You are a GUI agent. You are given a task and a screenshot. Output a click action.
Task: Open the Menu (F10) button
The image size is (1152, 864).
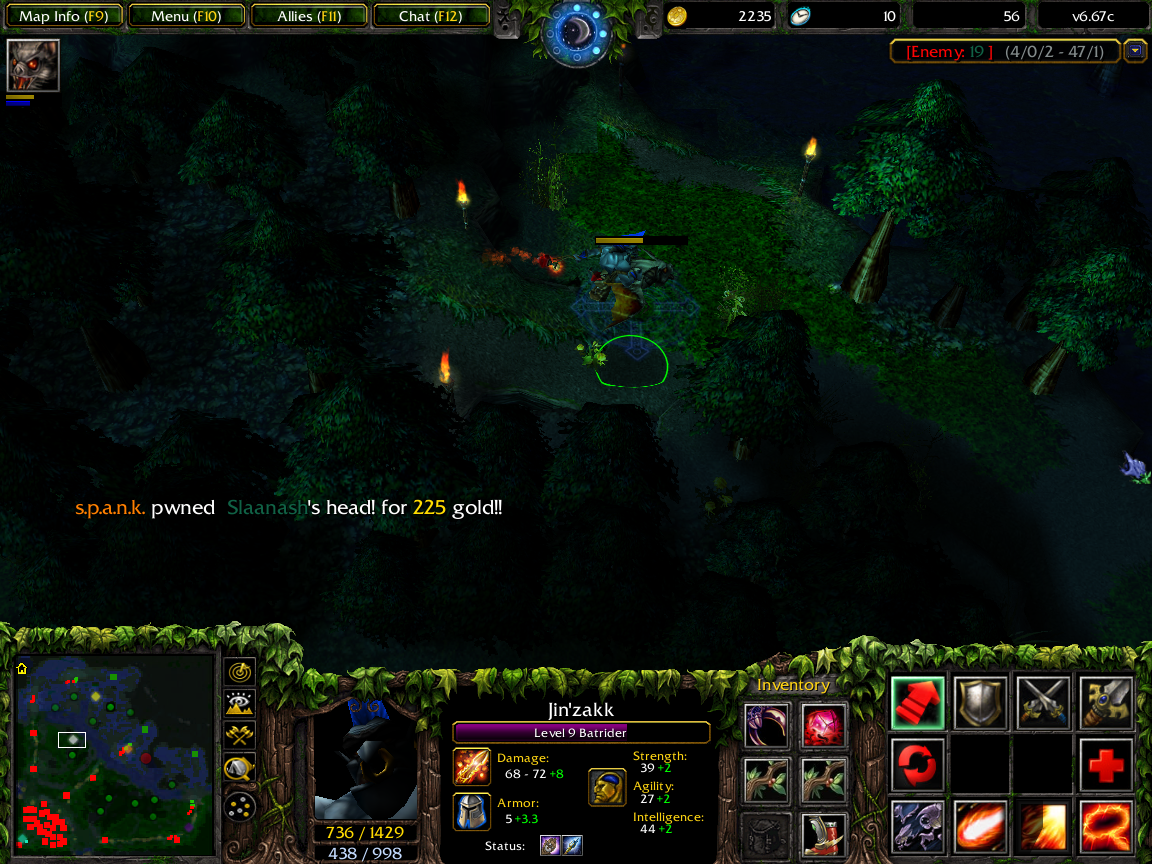click(x=186, y=16)
